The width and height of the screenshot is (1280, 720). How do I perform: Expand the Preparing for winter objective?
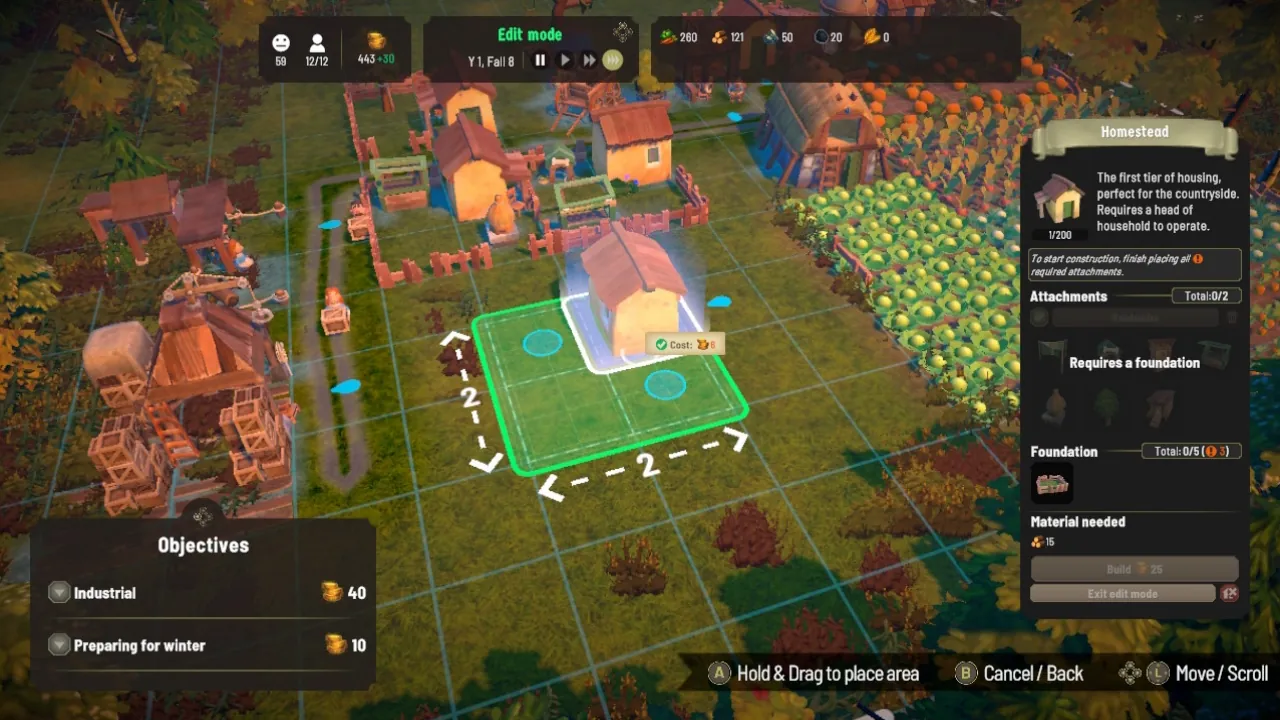58,645
